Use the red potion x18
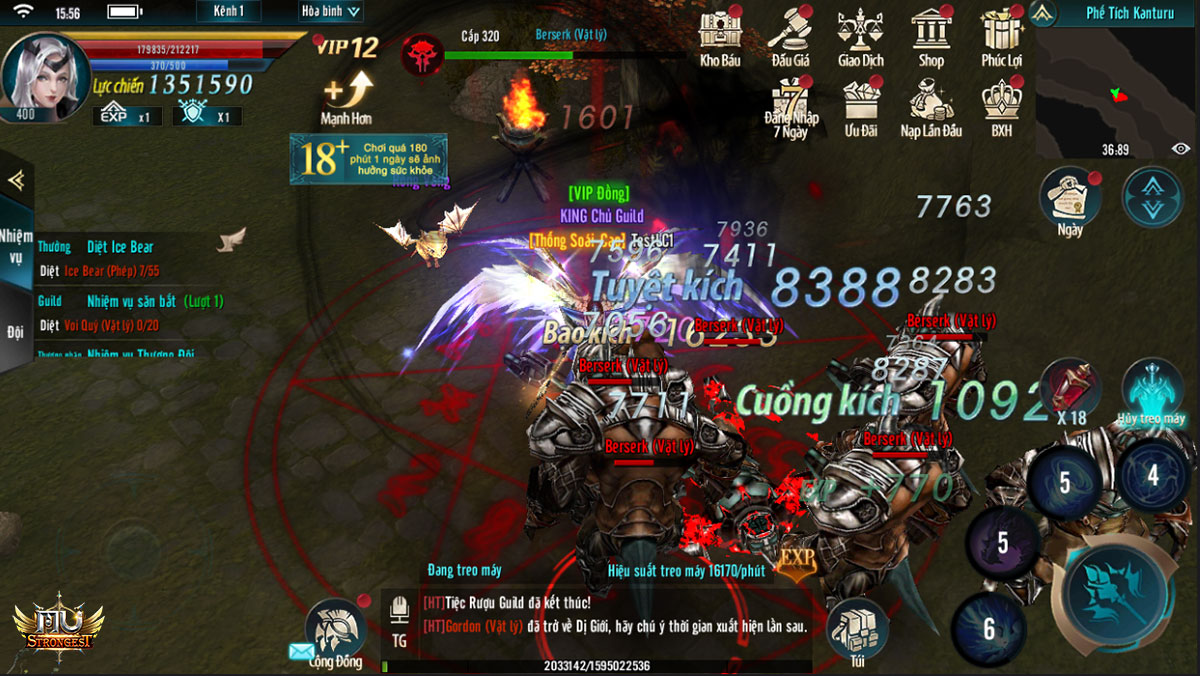1200x676 pixels. [1070, 391]
